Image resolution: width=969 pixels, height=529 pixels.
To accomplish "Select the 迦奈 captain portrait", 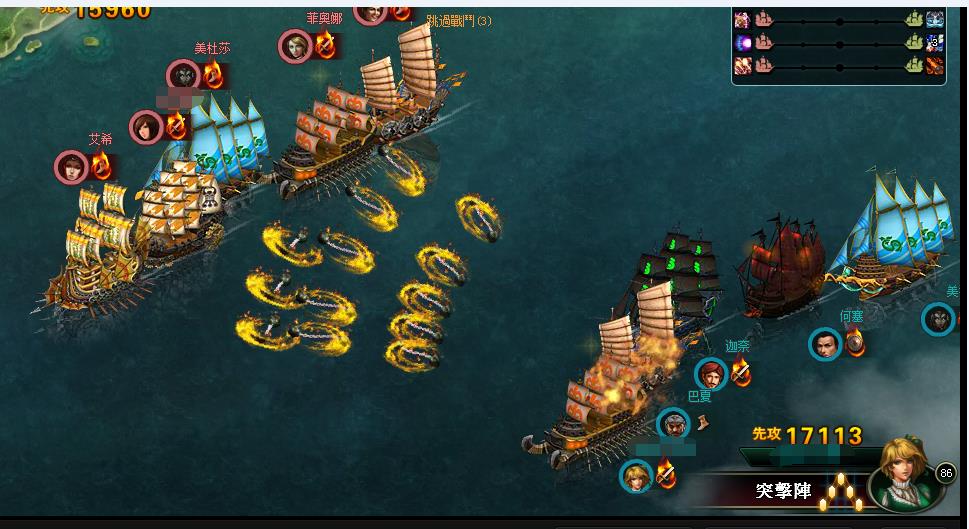I will (711, 375).
